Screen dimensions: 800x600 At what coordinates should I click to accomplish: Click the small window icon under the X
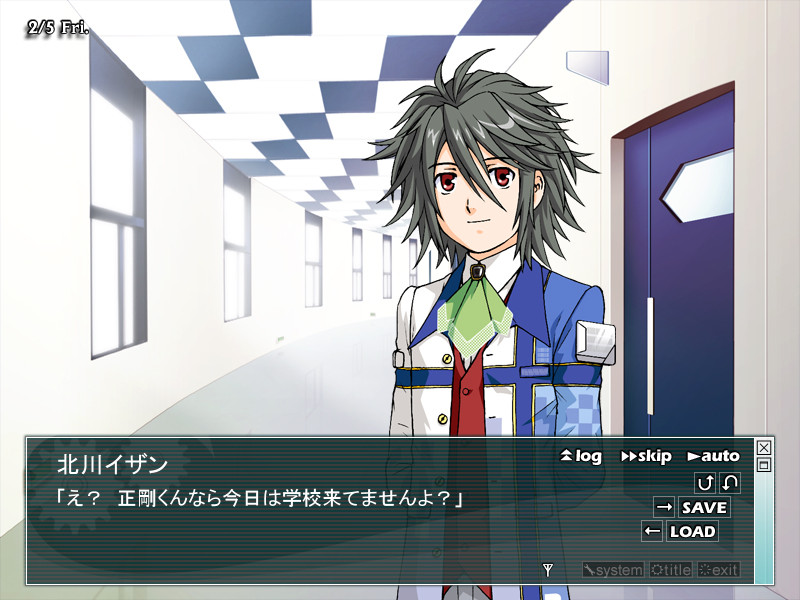[x=764, y=465]
